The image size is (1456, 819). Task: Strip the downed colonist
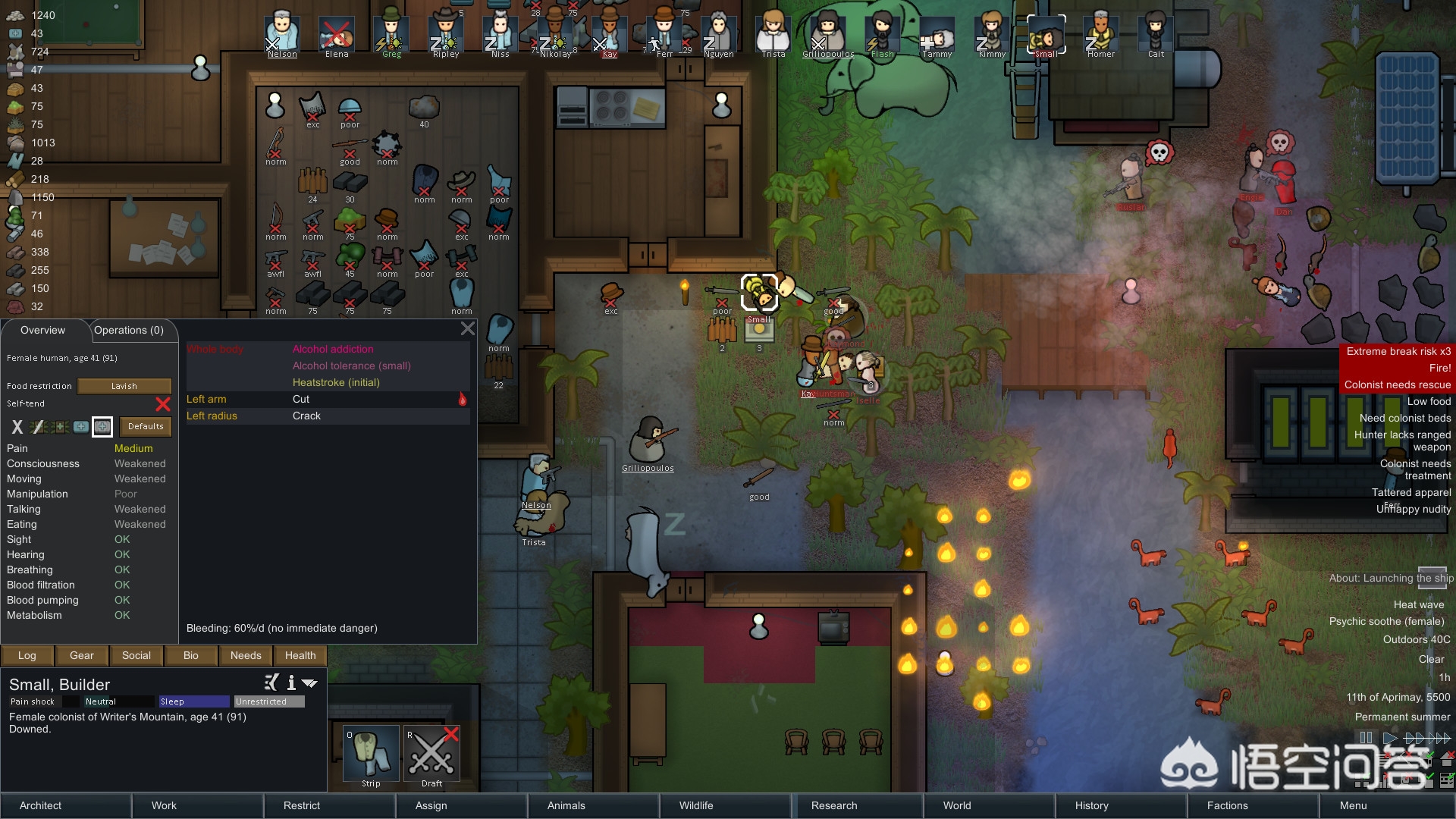click(x=371, y=755)
